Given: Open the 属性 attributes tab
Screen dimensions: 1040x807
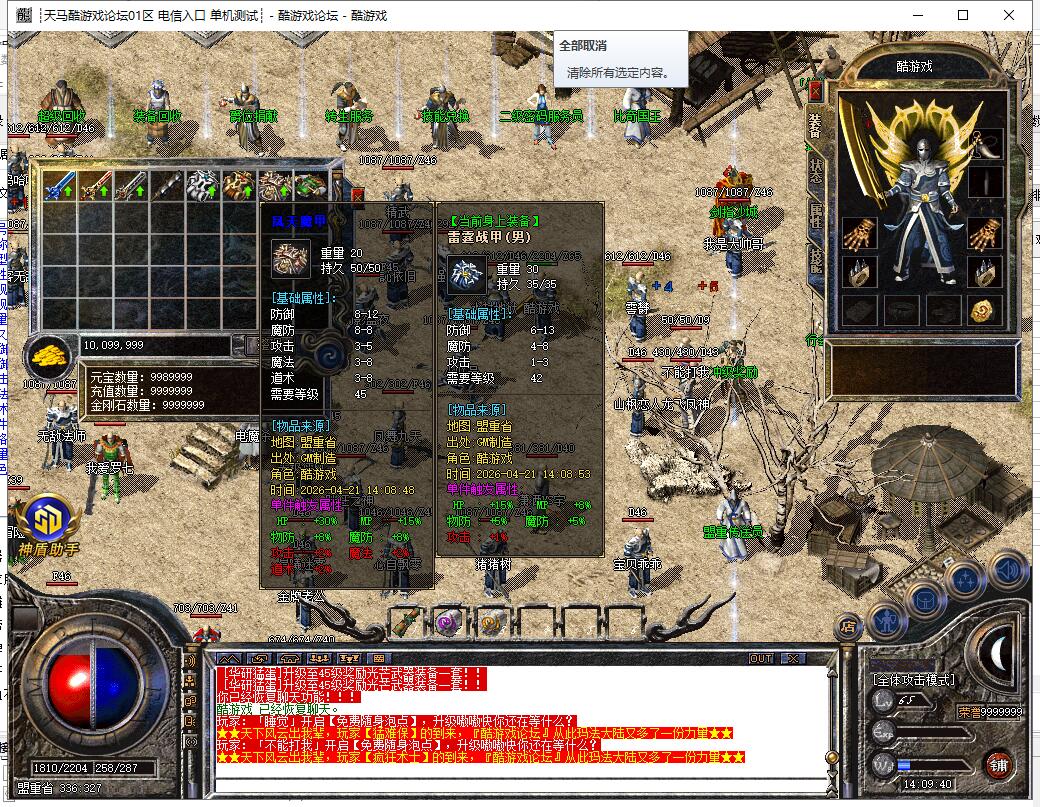Looking at the screenshot, I should tap(815, 215).
